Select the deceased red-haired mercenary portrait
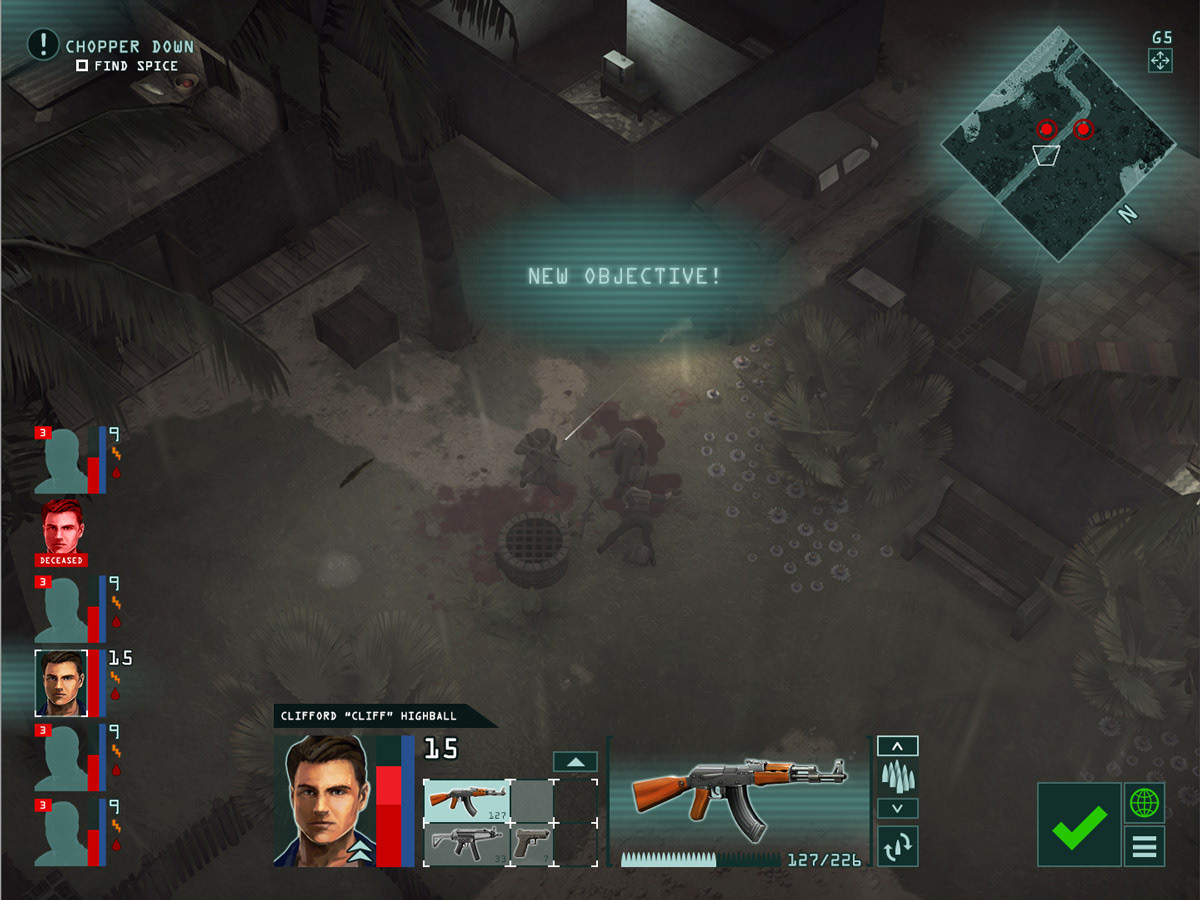1200x900 pixels. tap(63, 530)
